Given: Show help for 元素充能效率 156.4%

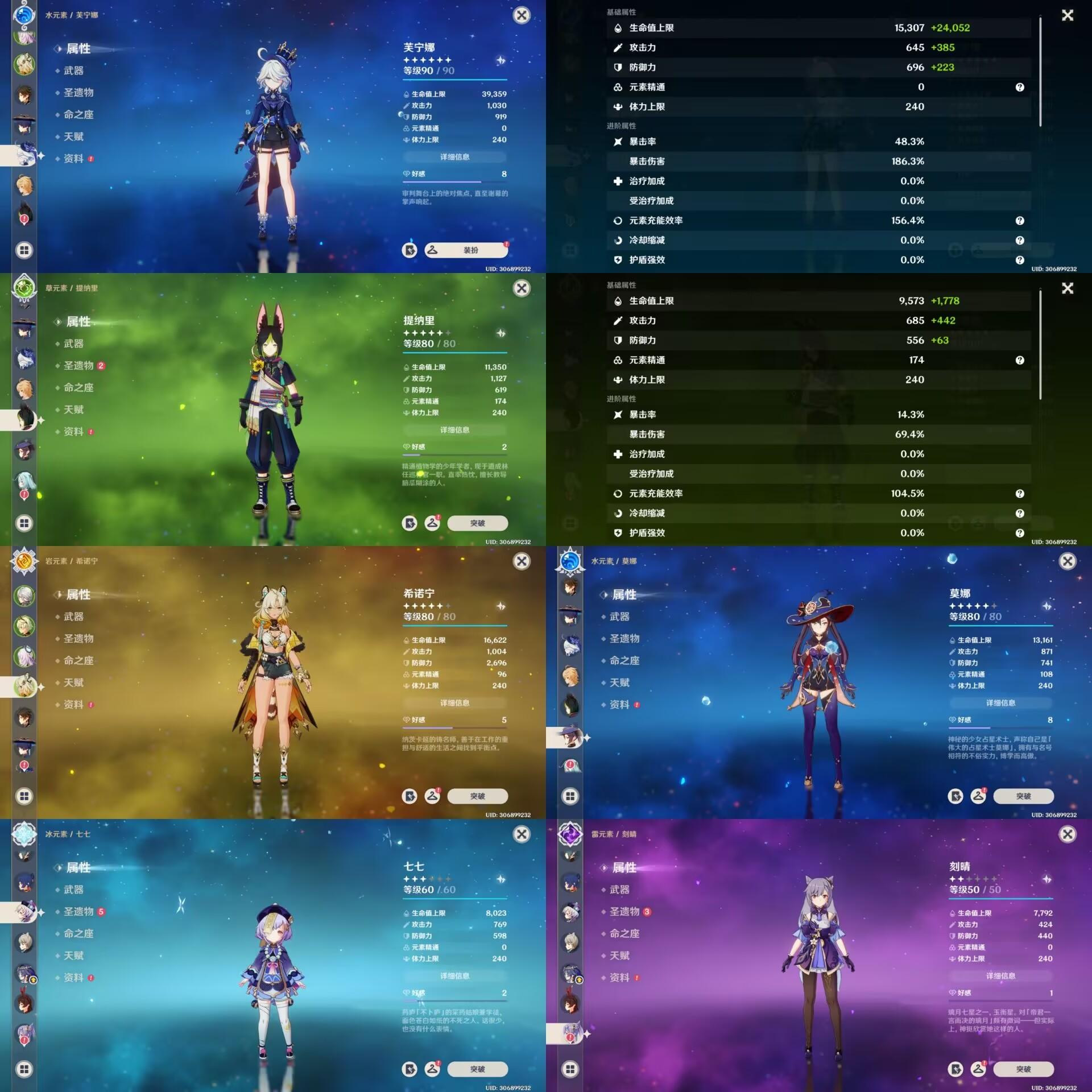Looking at the screenshot, I should tap(1020, 221).
